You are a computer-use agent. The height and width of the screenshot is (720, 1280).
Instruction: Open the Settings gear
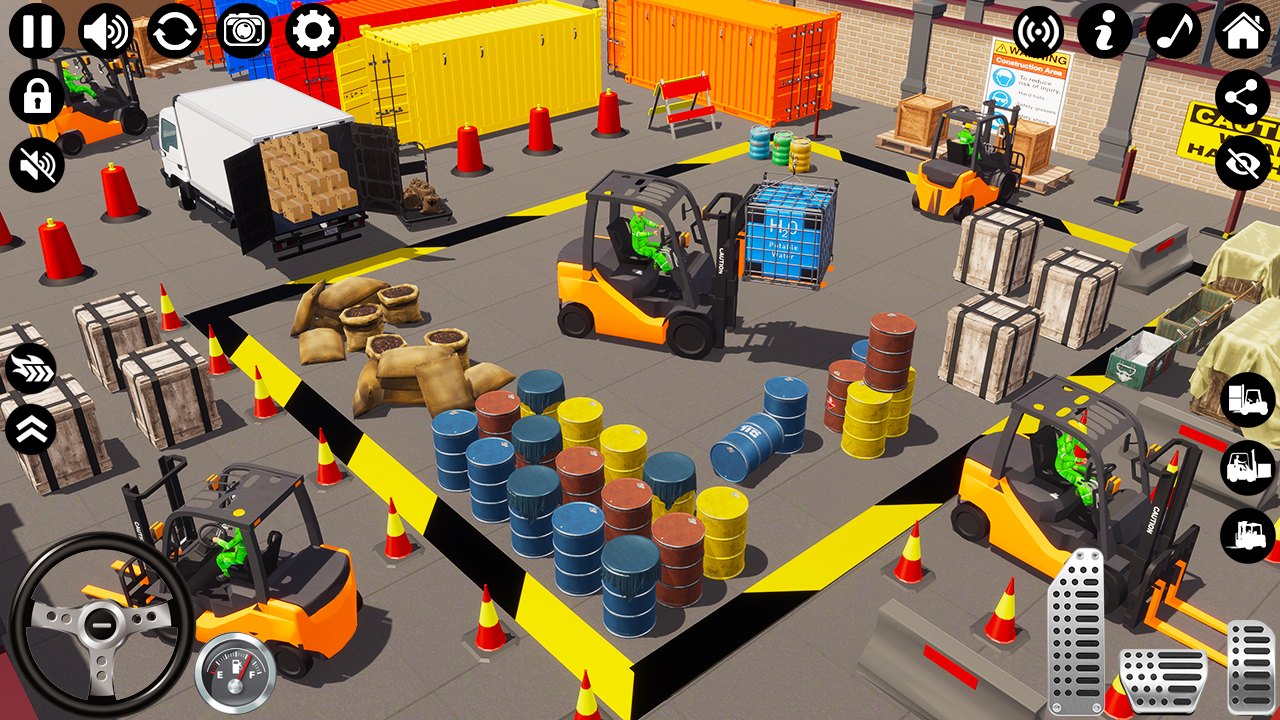point(313,30)
